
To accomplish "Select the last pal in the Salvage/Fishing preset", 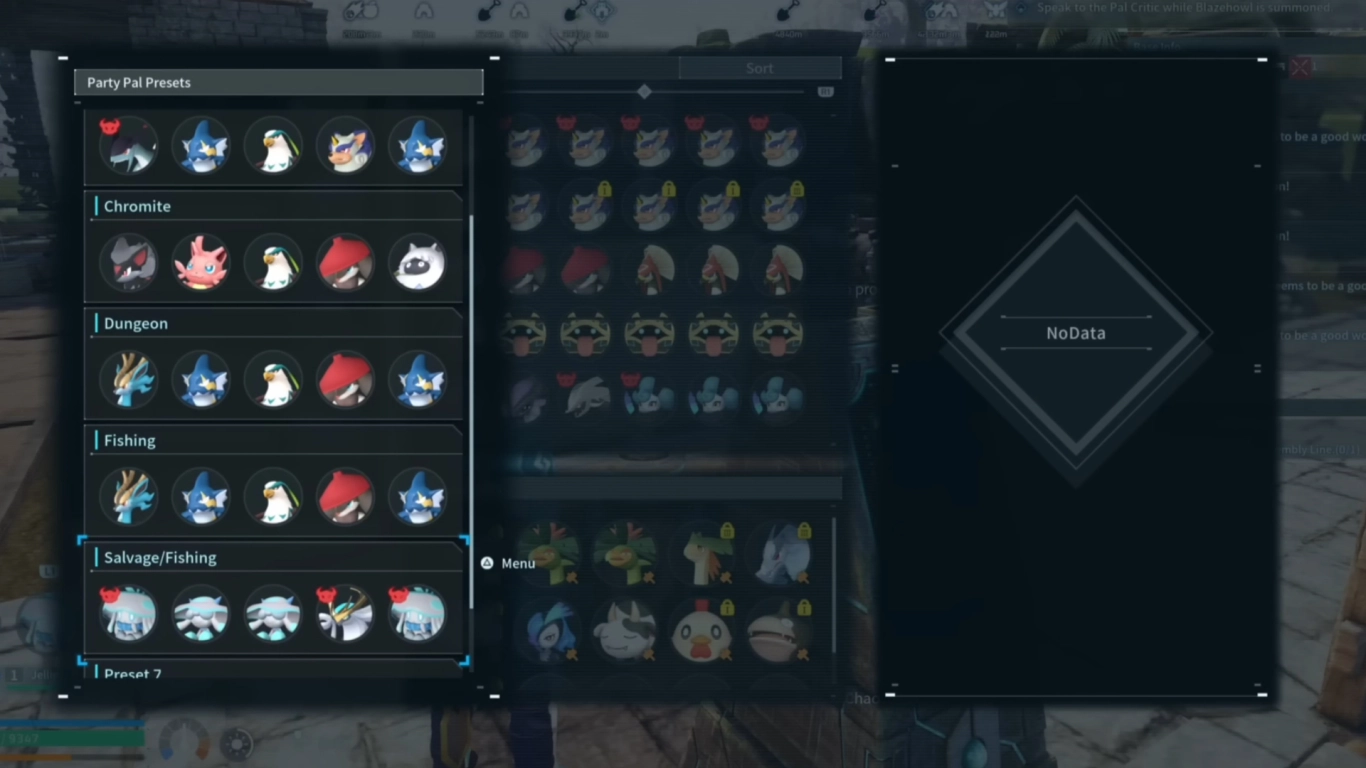I will pos(418,614).
